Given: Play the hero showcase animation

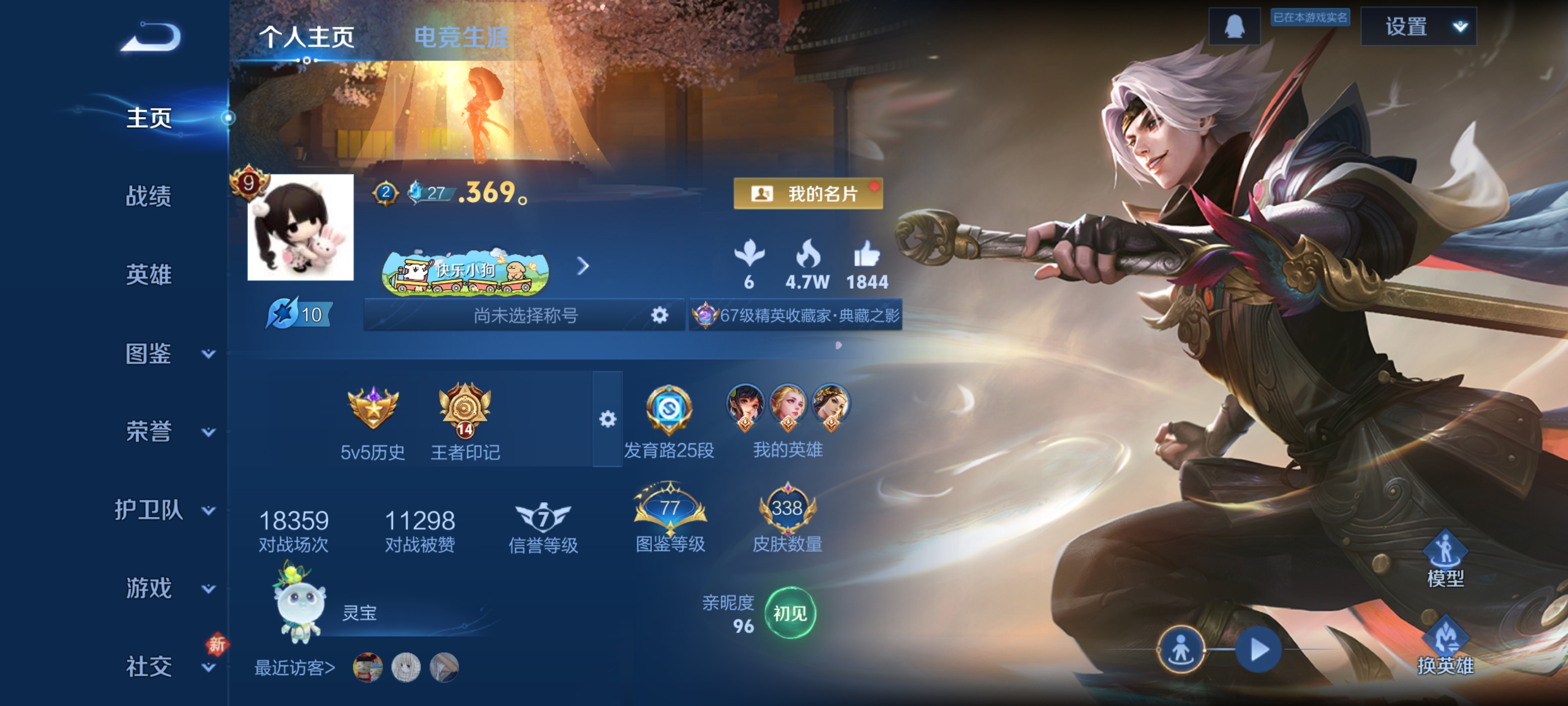Looking at the screenshot, I should (1258, 649).
